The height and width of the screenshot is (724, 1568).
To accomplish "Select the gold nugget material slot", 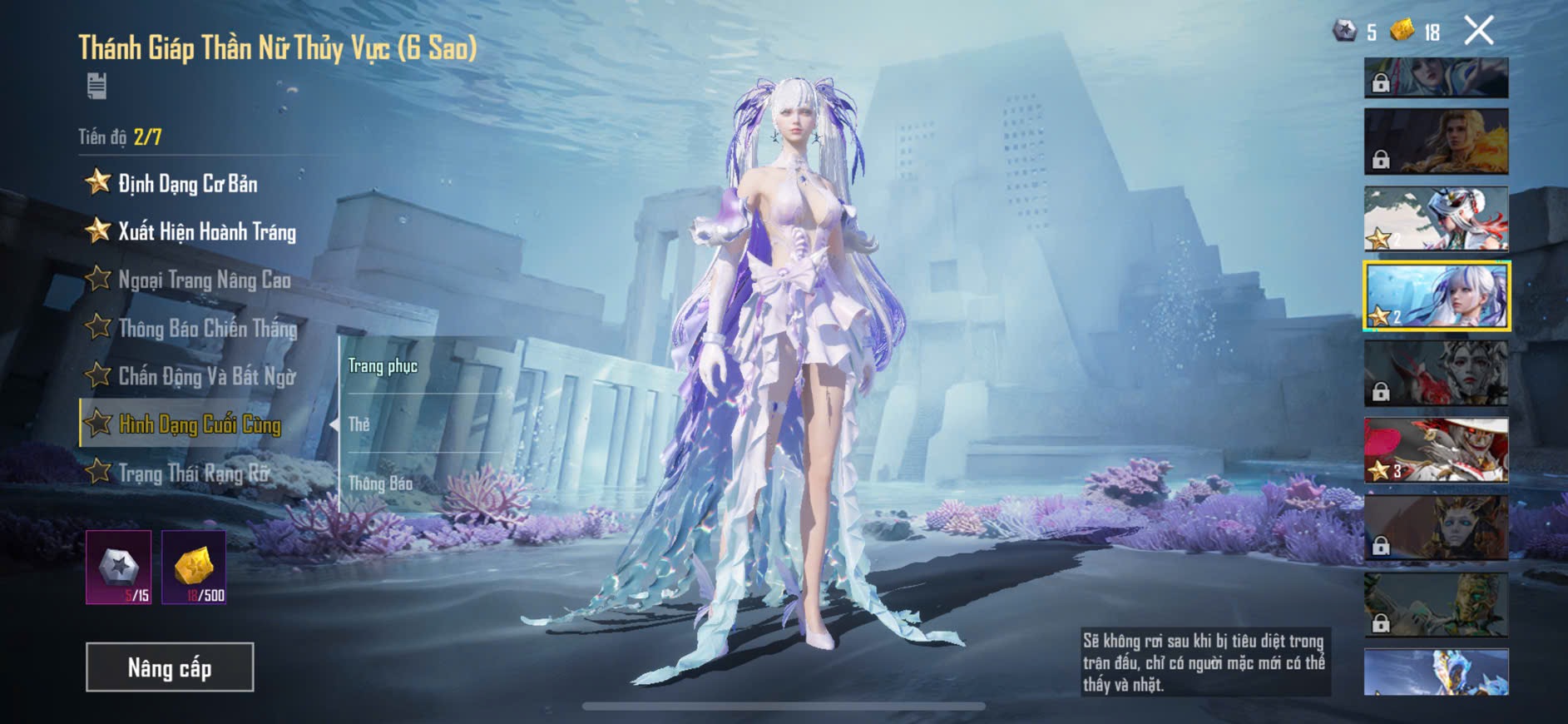I will pyautogui.click(x=194, y=568).
